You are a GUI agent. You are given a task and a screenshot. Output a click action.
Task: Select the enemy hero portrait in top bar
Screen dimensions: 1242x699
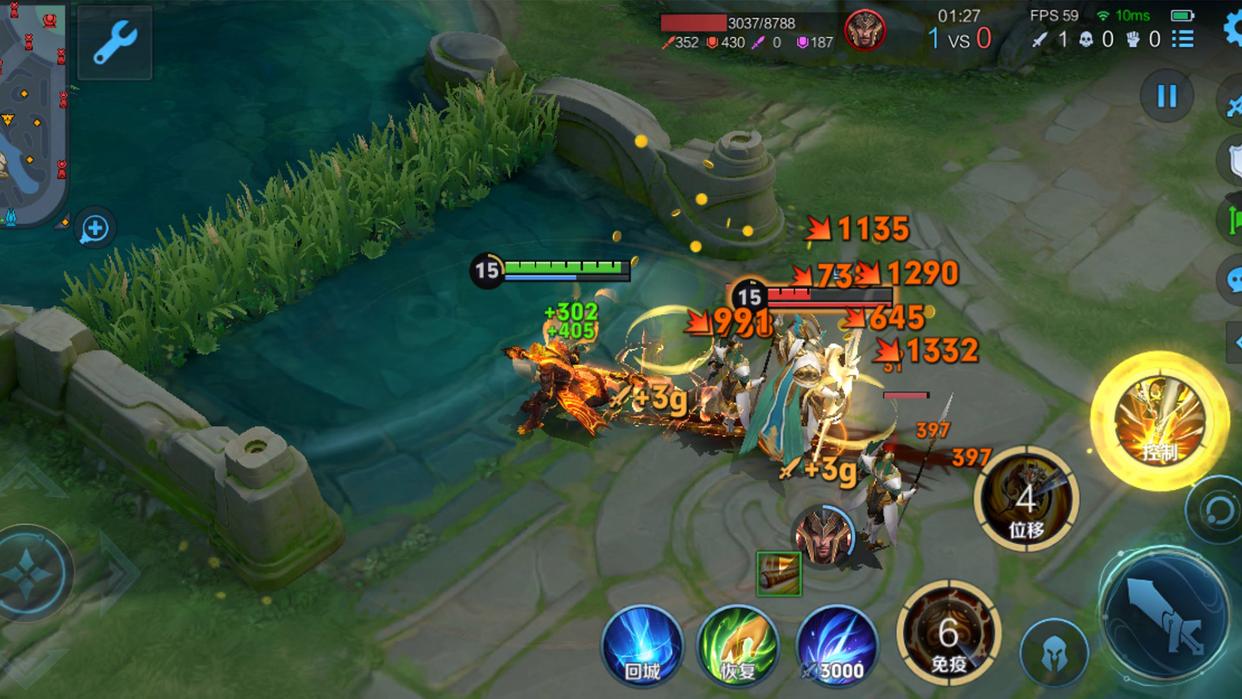pos(864,30)
